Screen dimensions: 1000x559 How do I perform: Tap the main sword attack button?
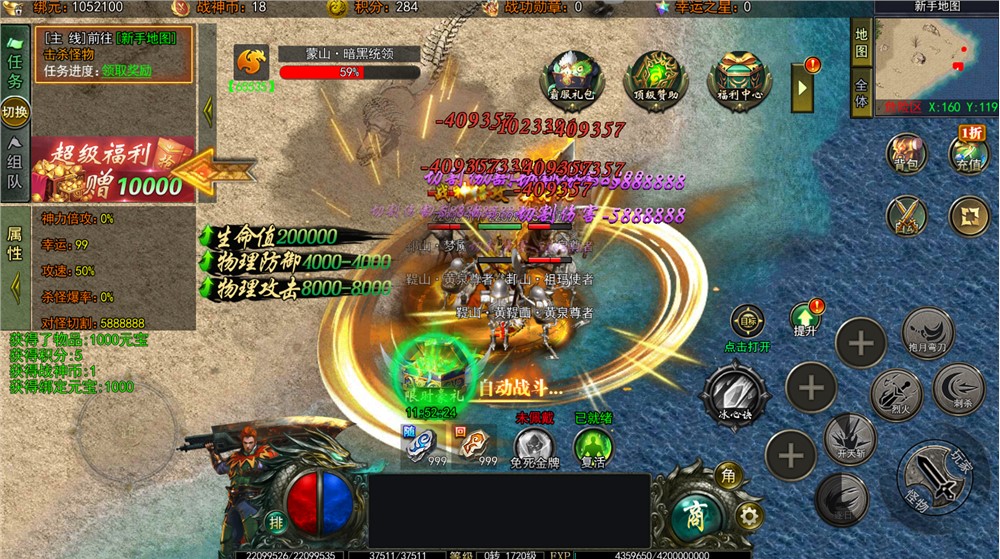(935, 479)
